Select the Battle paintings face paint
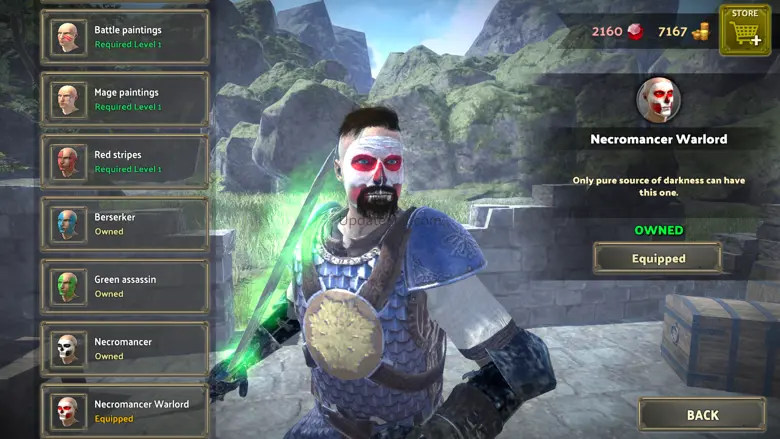Viewport: 780px width, 439px height. [x=125, y=37]
